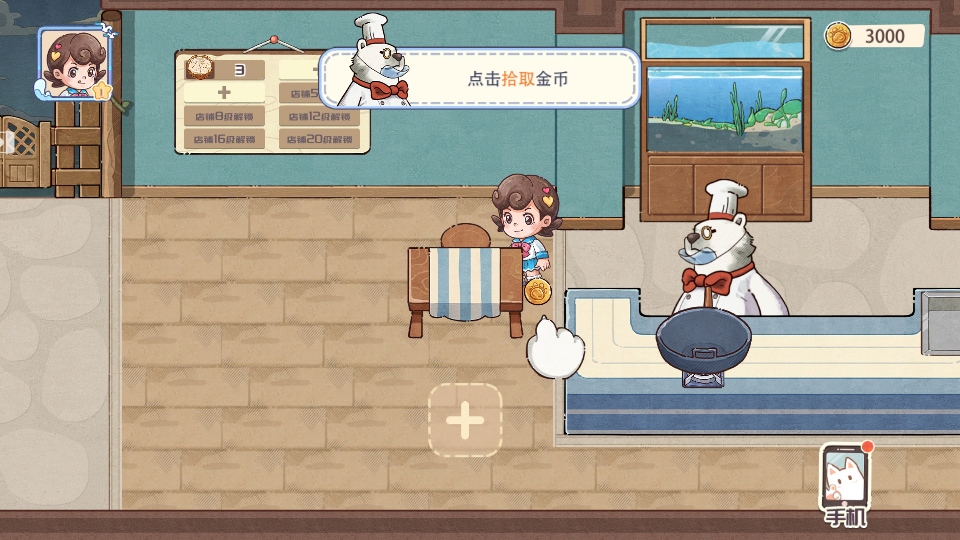Screen dimensions: 960x540
Task: Tap the 点击拾取金币 tutorial dialogue bubble
Action: click(x=518, y=78)
